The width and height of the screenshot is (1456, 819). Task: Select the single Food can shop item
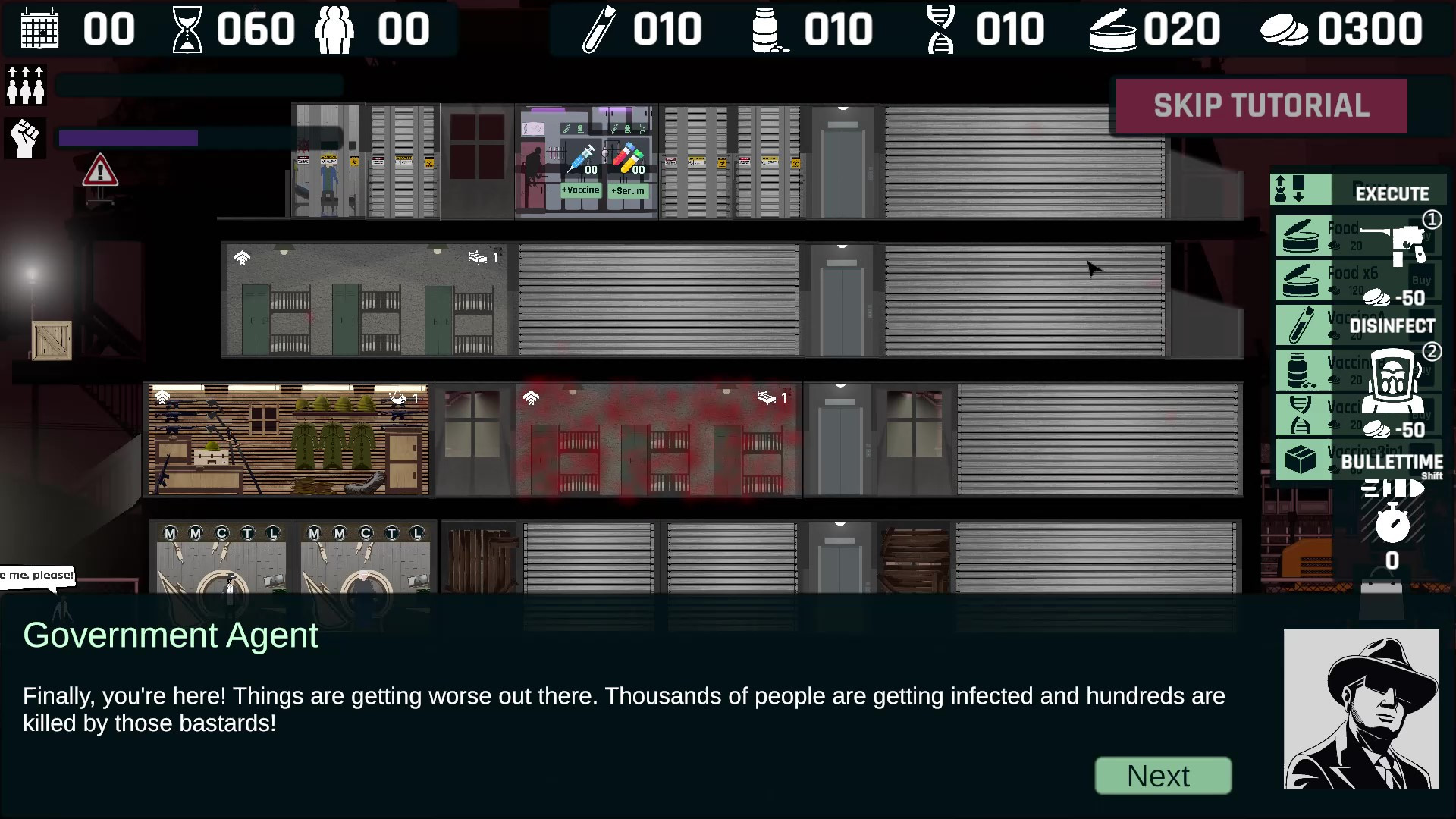point(1301,236)
